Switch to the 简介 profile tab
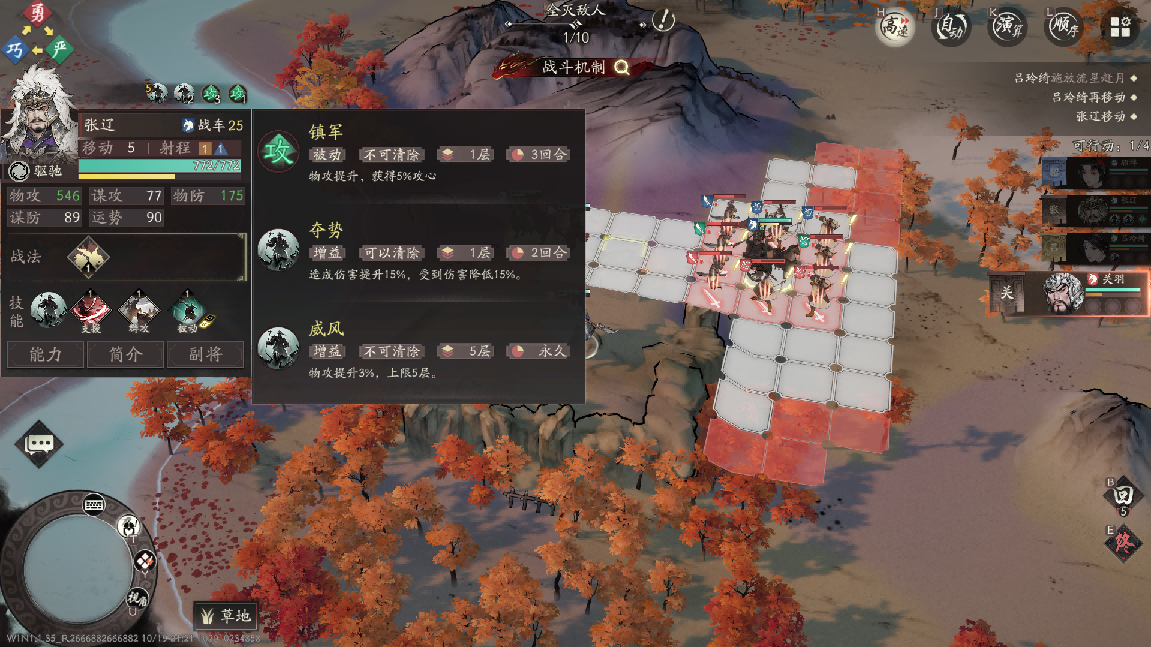Screen dimensions: 1151x647 125,354
